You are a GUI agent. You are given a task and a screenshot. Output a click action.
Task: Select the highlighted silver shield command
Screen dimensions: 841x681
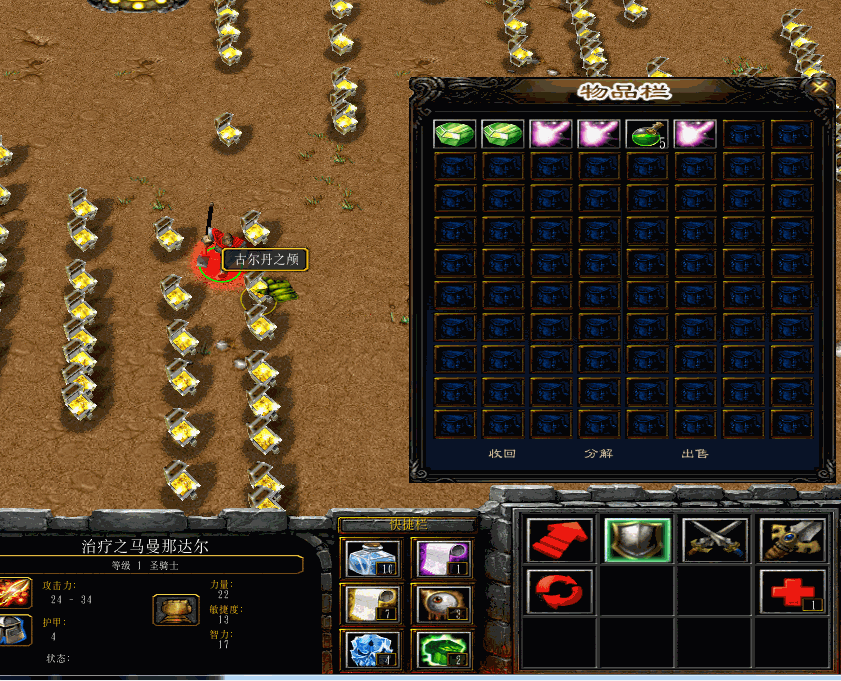637,540
